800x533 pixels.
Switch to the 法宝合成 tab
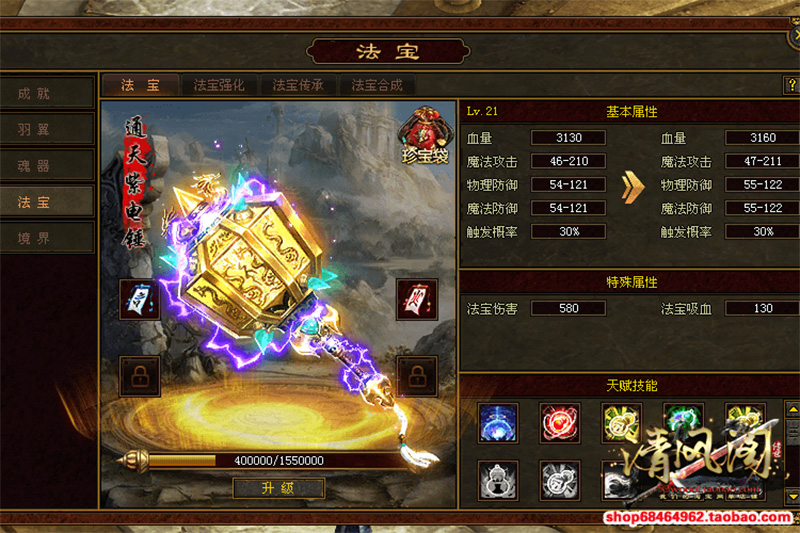pyautogui.click(x=378, y=85)
